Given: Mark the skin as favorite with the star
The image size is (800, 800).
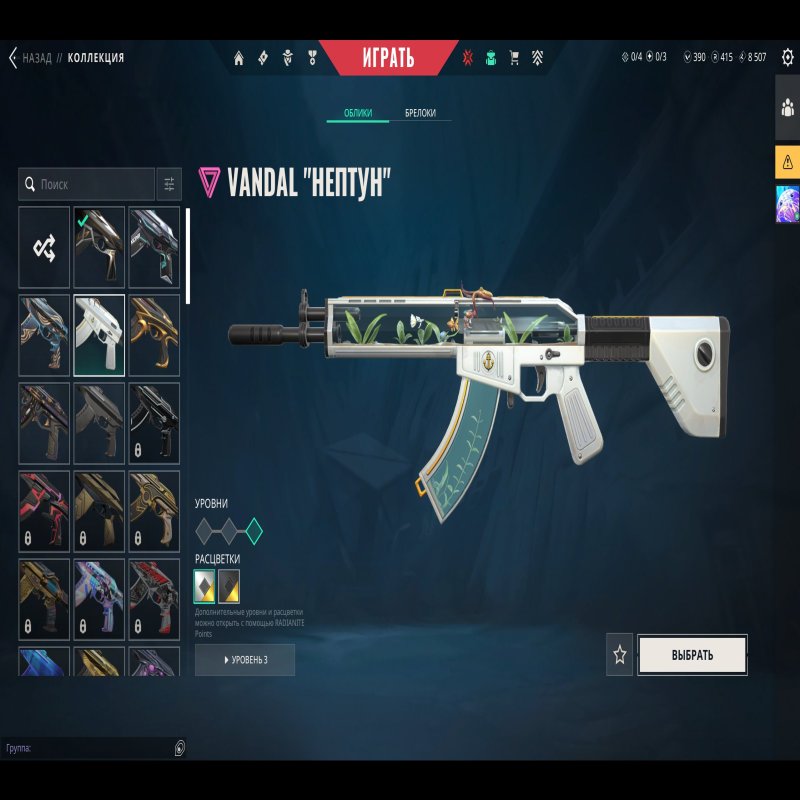Looking at the screenshot, I should coord(620,655).
